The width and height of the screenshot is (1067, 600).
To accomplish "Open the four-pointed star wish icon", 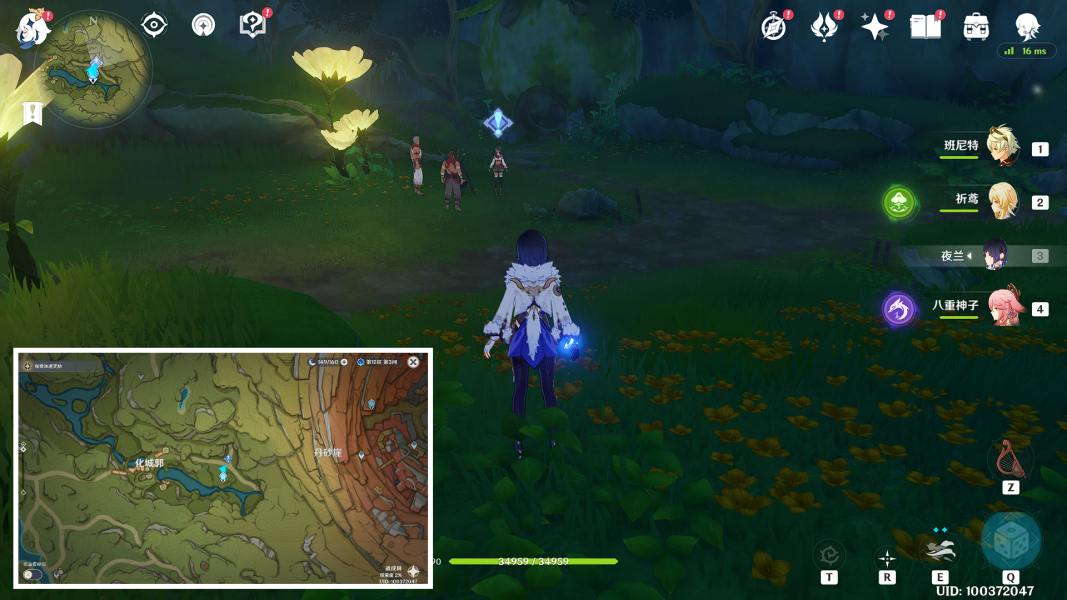I will 875,27.
